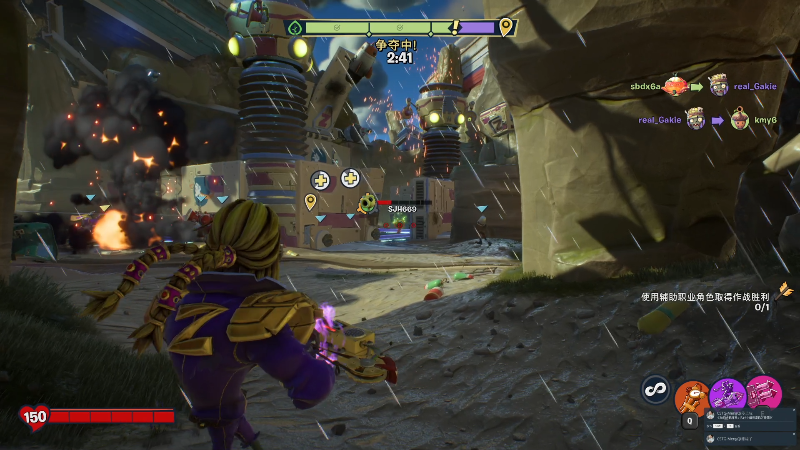Select the sbdx6a kill feed entry
The height and width of the screenshot is (450, 800).
pos(646,87)
